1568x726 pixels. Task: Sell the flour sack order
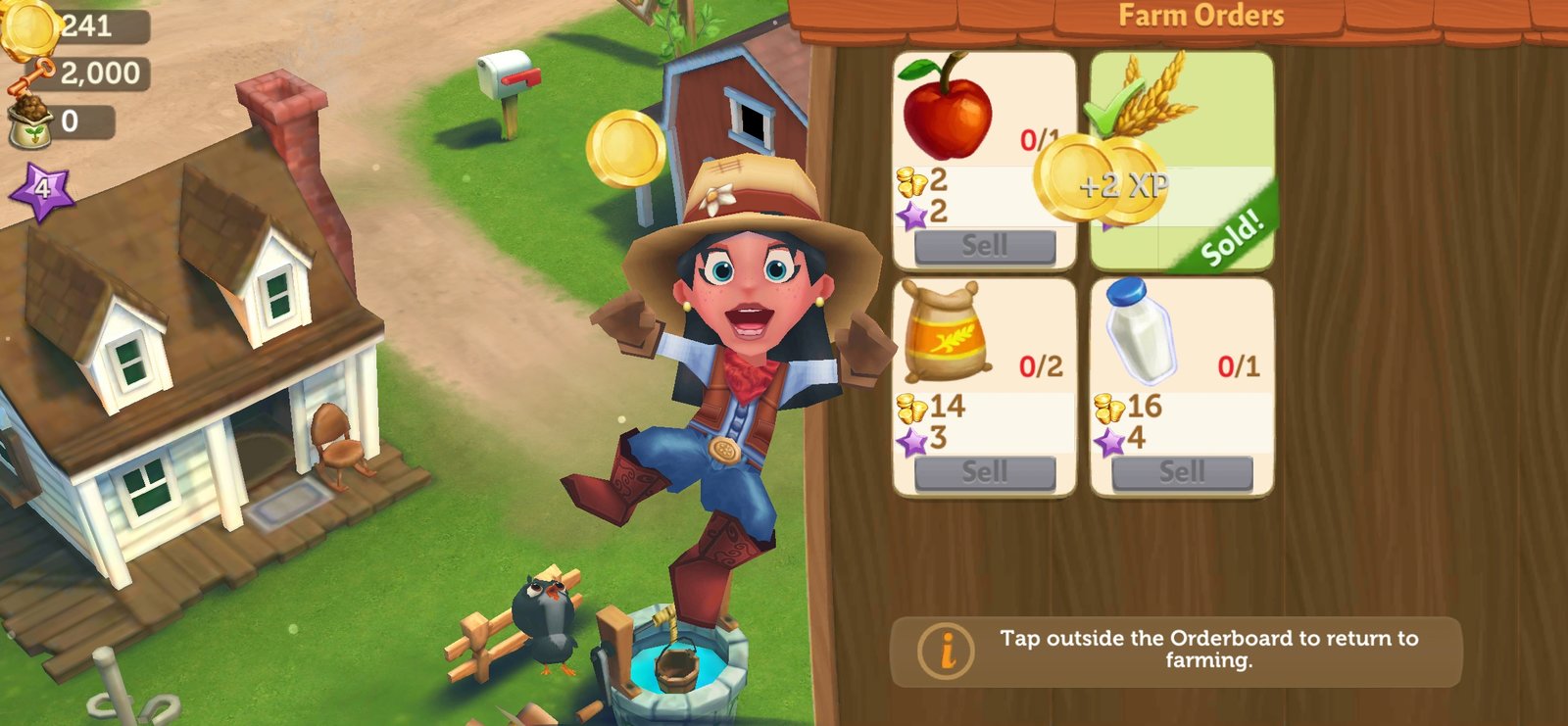pyautogui.click(x=984, y=473)
